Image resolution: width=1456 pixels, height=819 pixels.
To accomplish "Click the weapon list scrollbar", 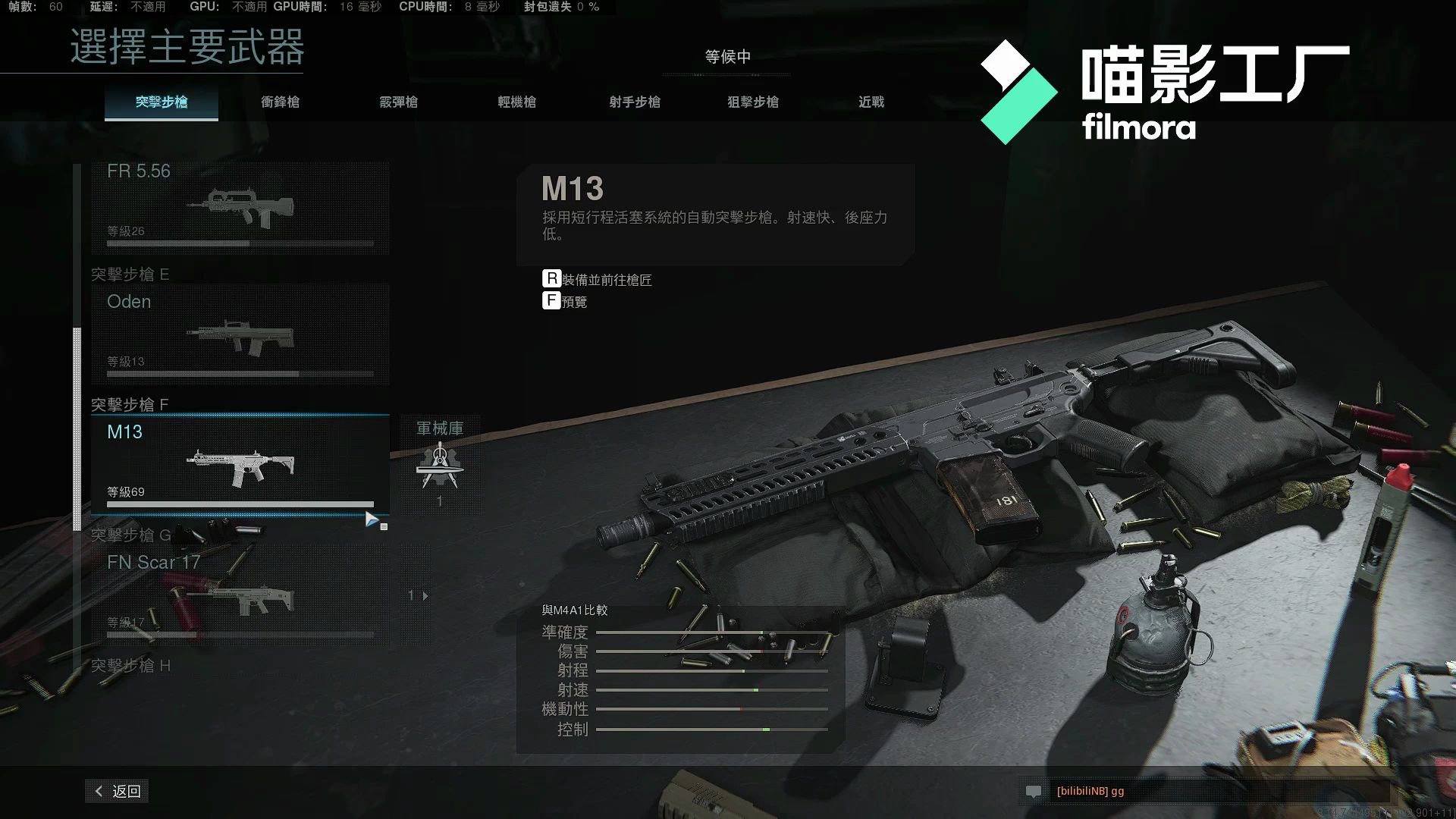I will 77,425.
